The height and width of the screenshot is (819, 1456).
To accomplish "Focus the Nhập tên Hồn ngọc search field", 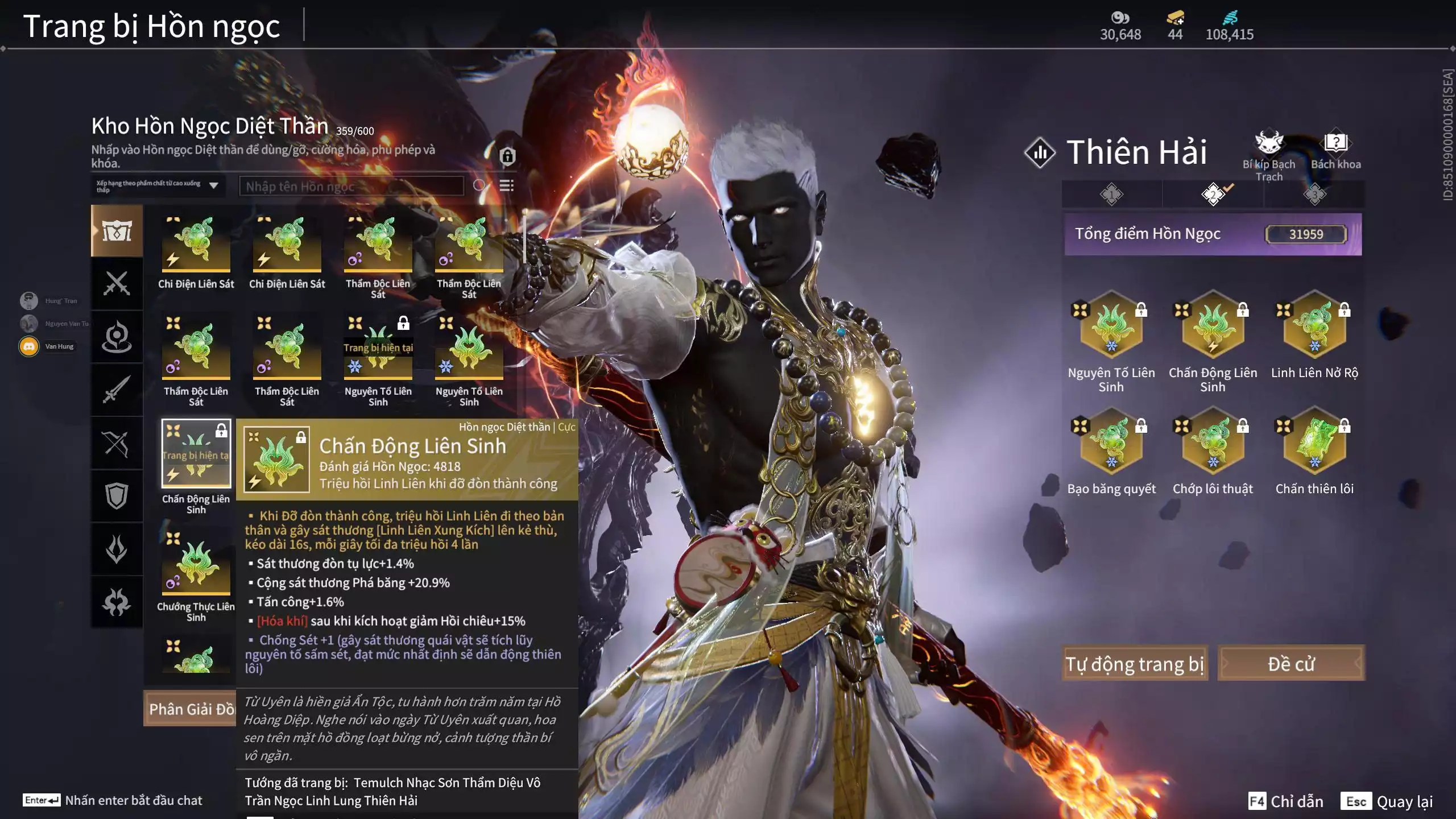I will [x=351, y=186].
